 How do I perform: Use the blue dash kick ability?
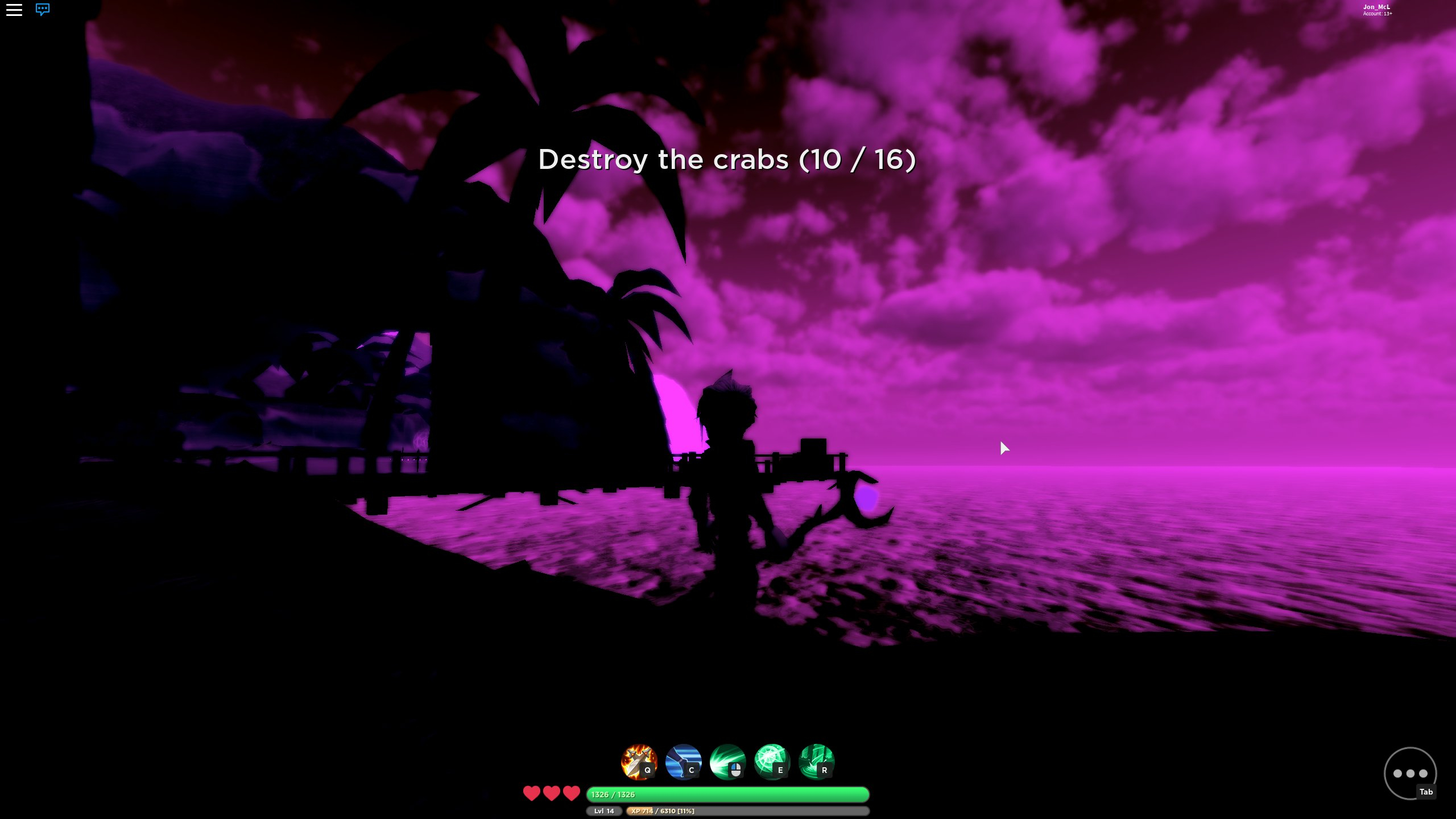click(x=683, y=762)
